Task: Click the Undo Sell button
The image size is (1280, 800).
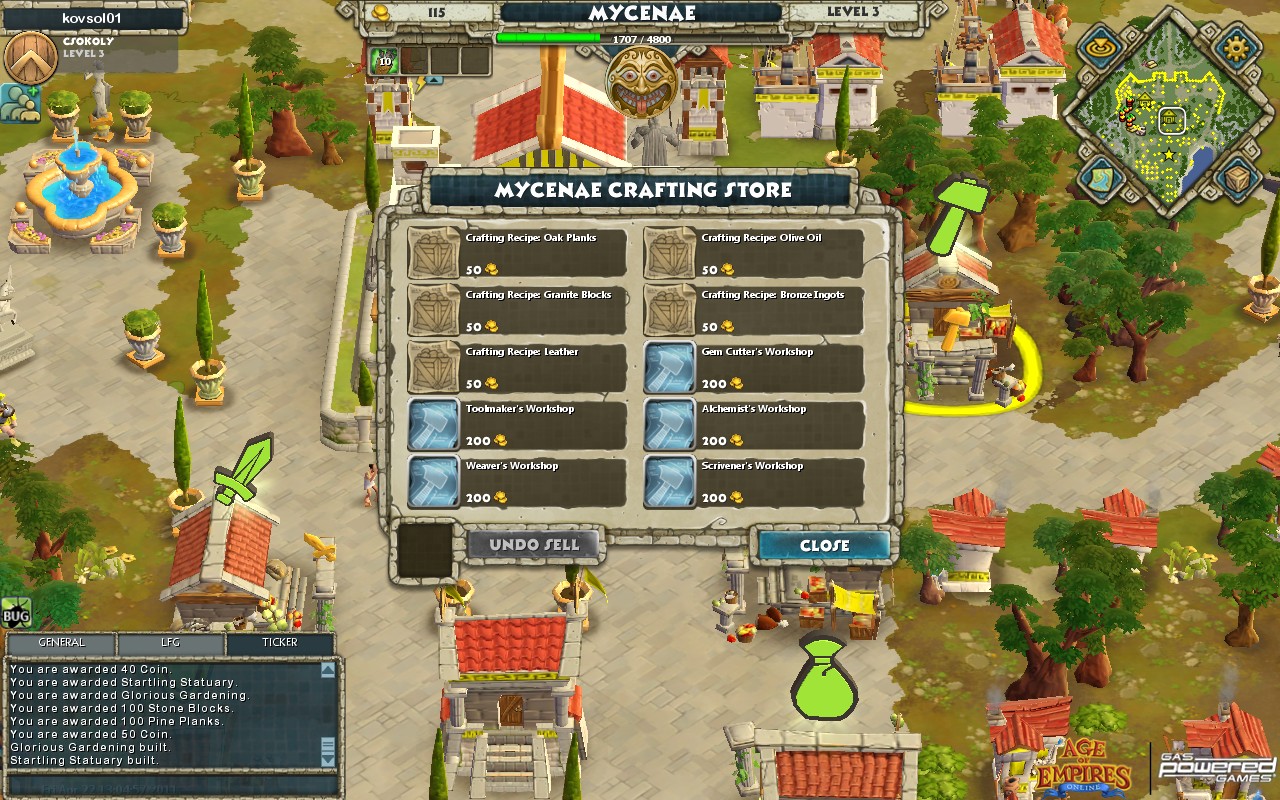Action: click(x=535, y=545)
